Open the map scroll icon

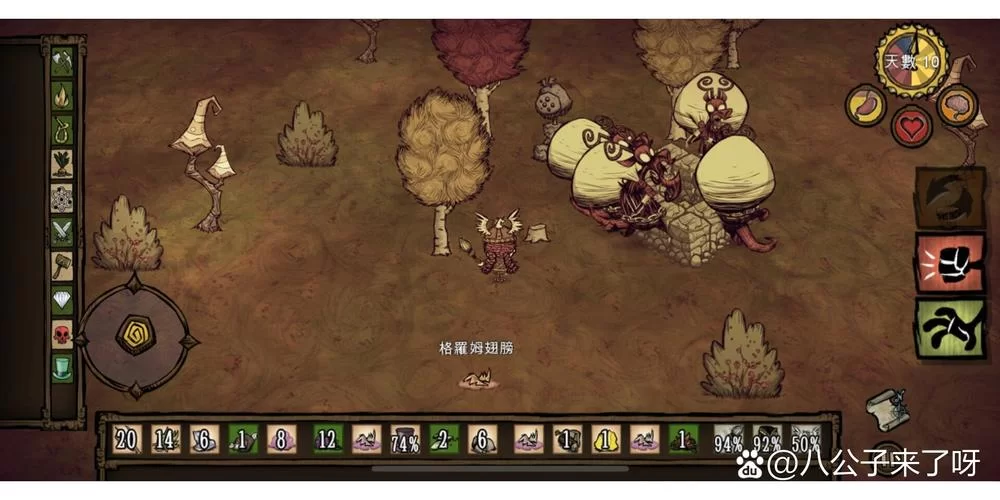[887, 407]
